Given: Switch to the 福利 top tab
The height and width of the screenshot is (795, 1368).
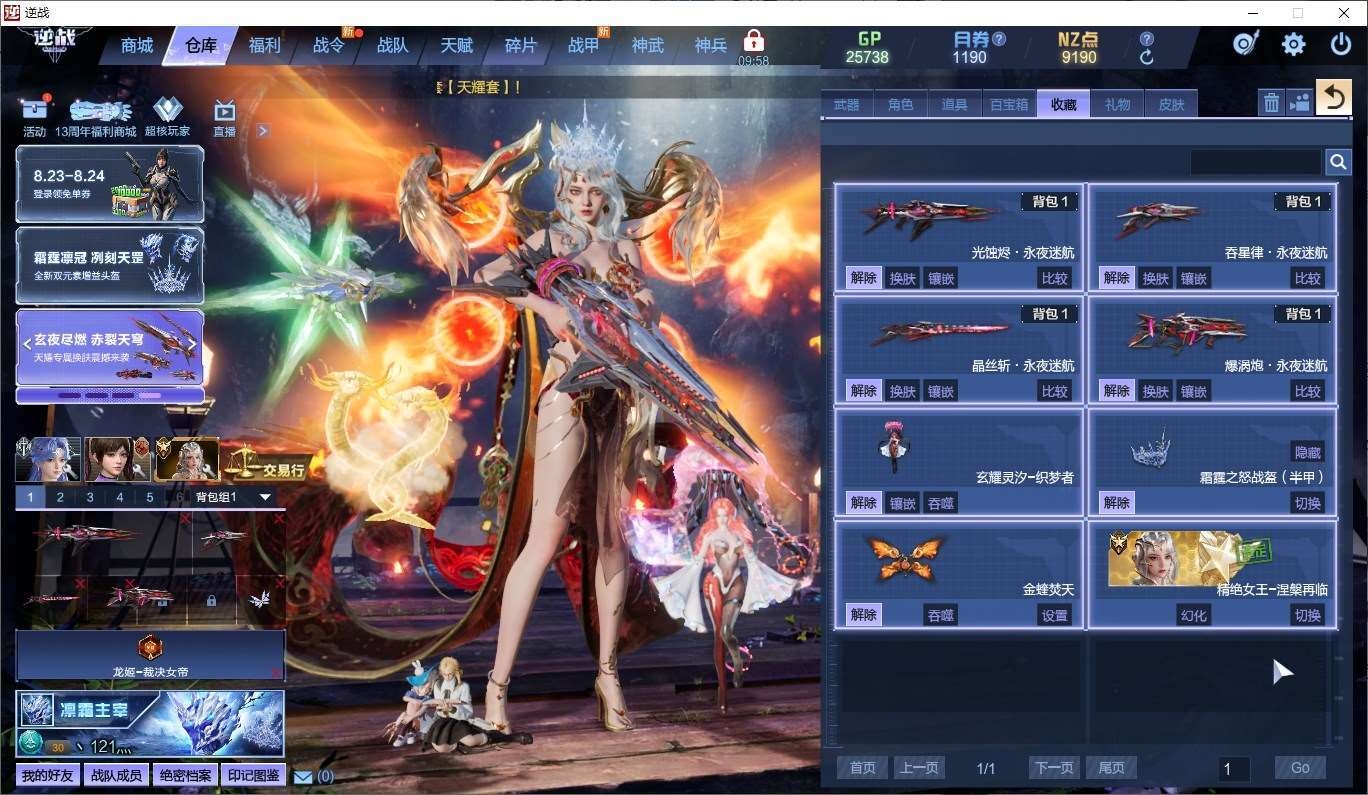Looking at the screenshot, I should tap(265, 46).
